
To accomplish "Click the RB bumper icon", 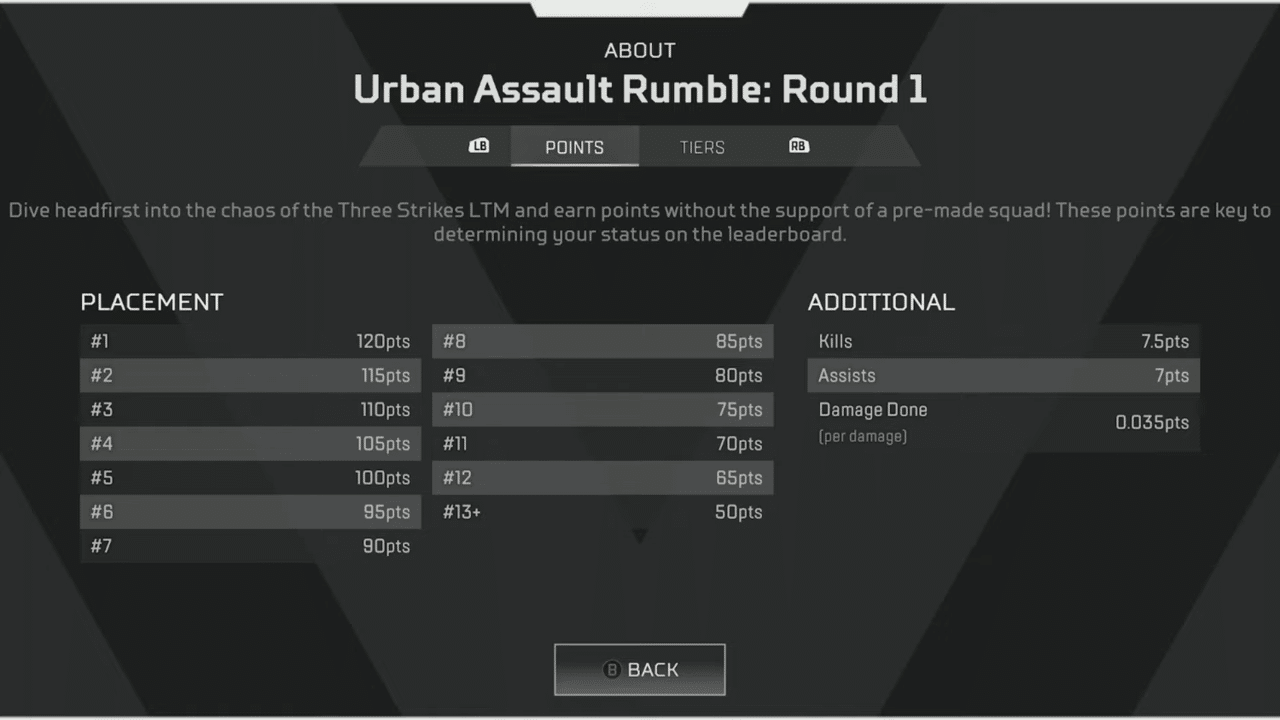I will [798, 146].
